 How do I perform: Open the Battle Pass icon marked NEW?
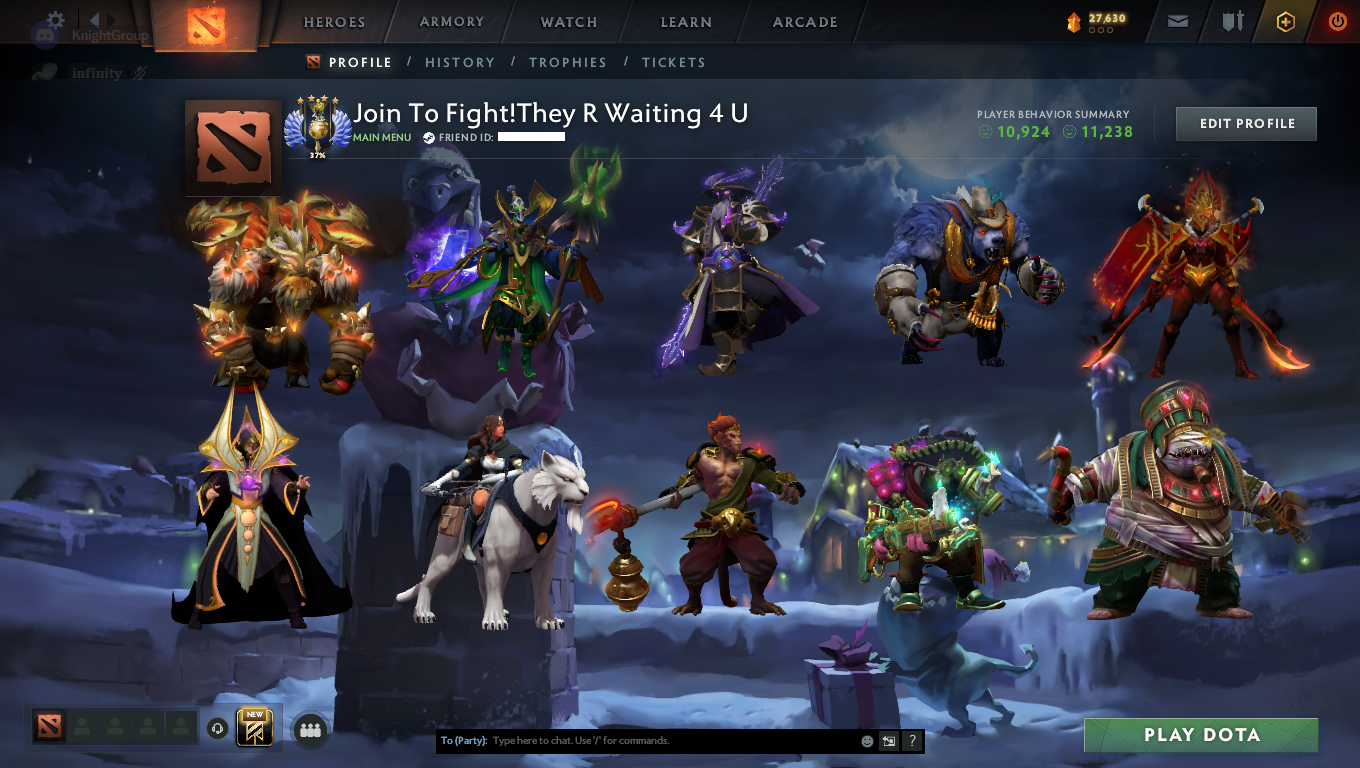click(252, 729)
